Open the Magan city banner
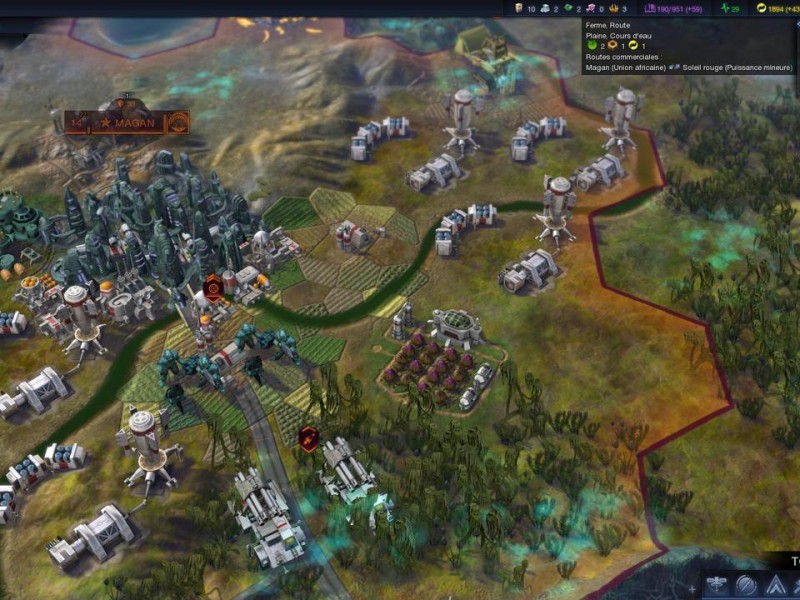This screenshot has height=600, width=800. tap(127, 124)
